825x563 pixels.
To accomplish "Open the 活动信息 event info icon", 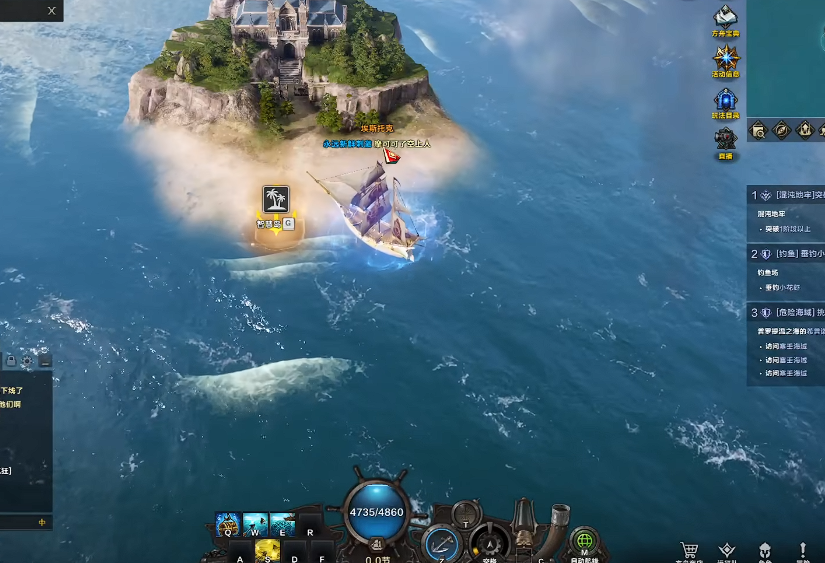I will [x=725, y=57].
